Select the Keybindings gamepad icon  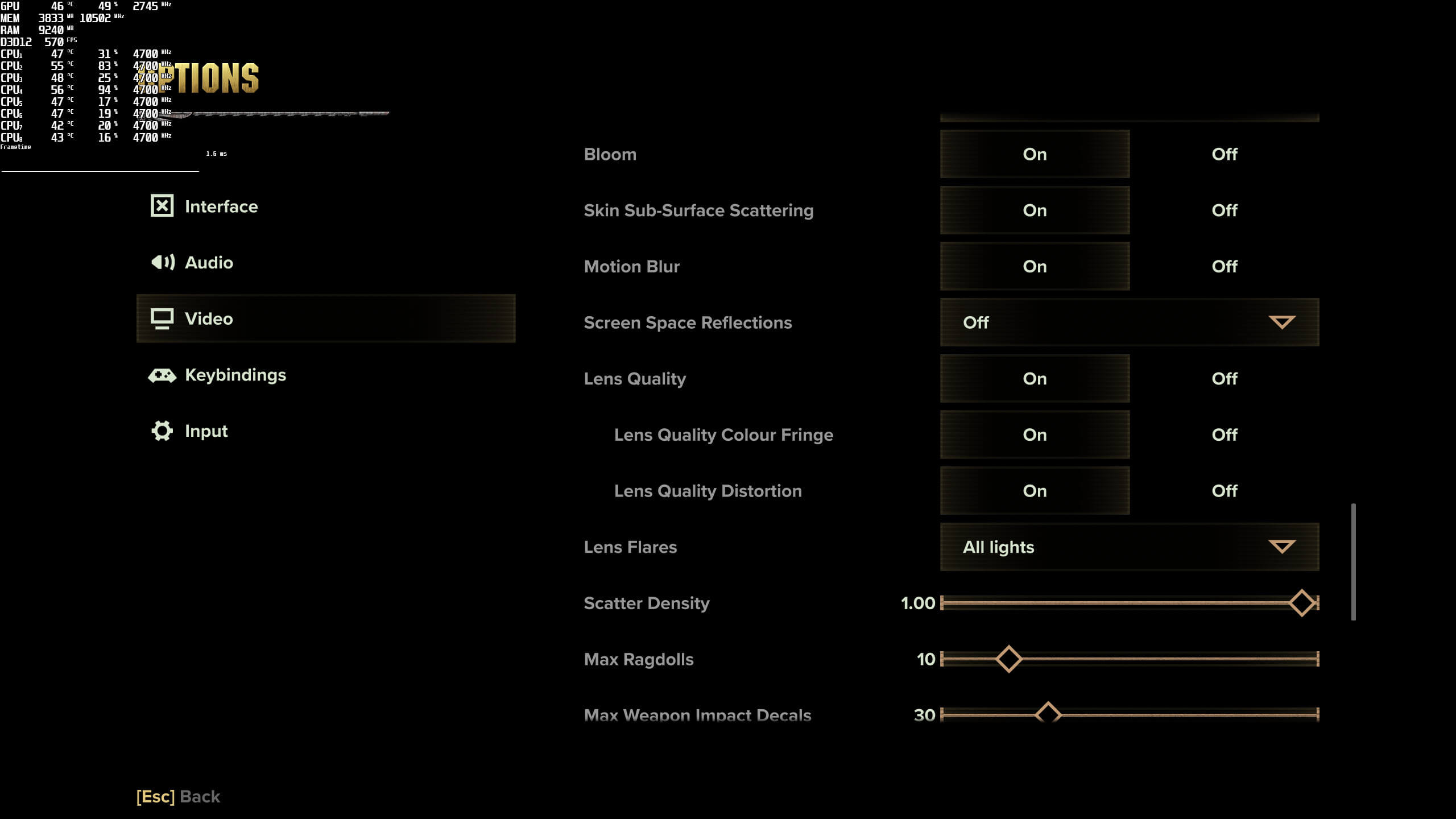point(162,375)
